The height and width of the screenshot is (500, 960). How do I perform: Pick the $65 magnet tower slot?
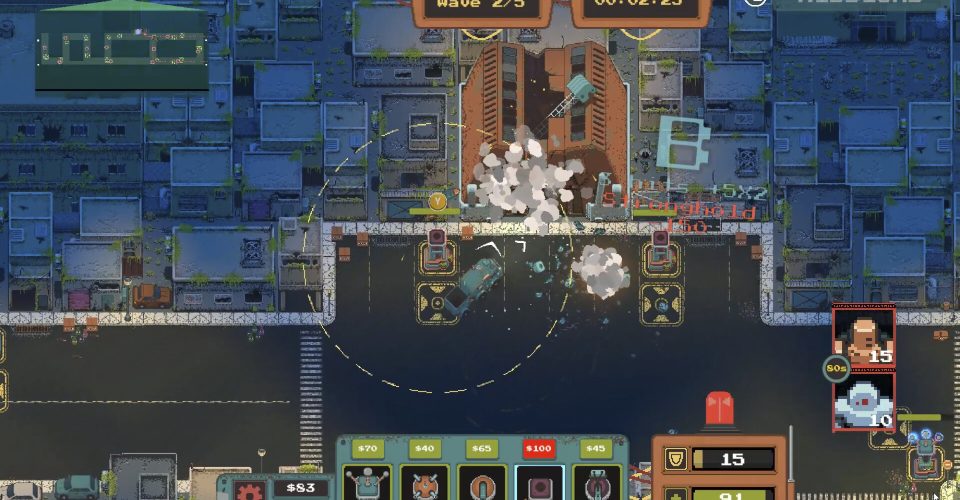[481, 482]
